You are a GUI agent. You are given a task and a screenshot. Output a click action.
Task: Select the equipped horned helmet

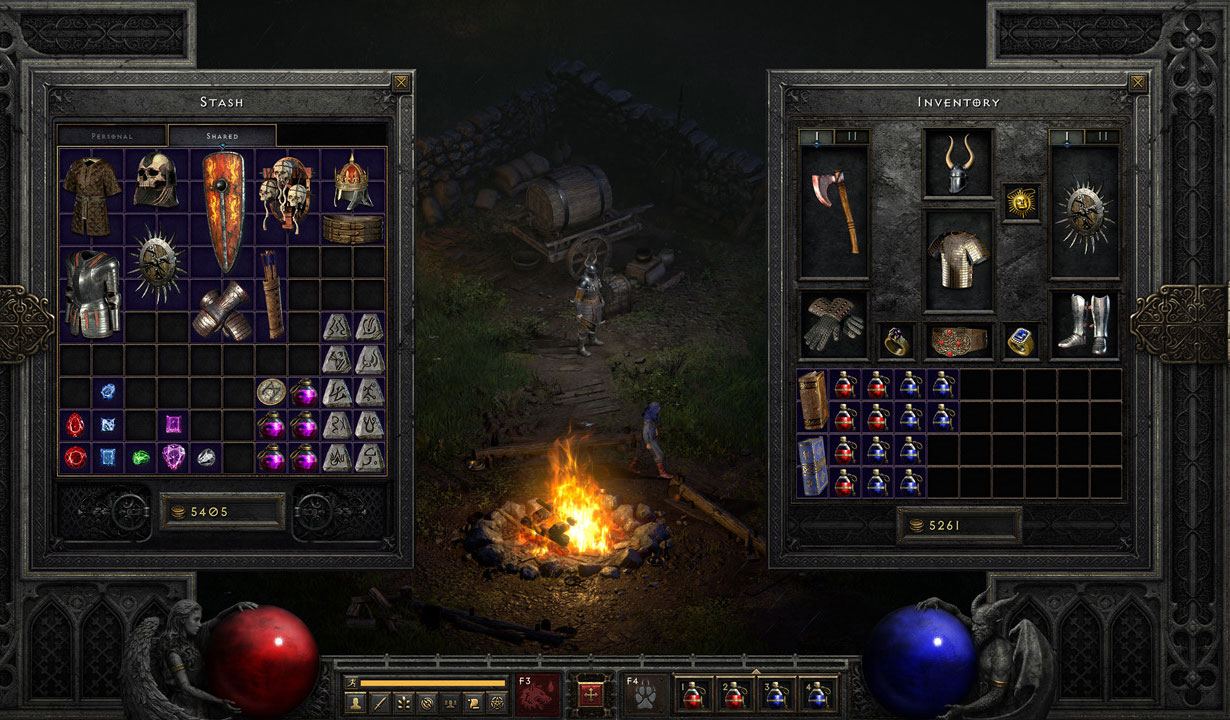pos(958,163)
